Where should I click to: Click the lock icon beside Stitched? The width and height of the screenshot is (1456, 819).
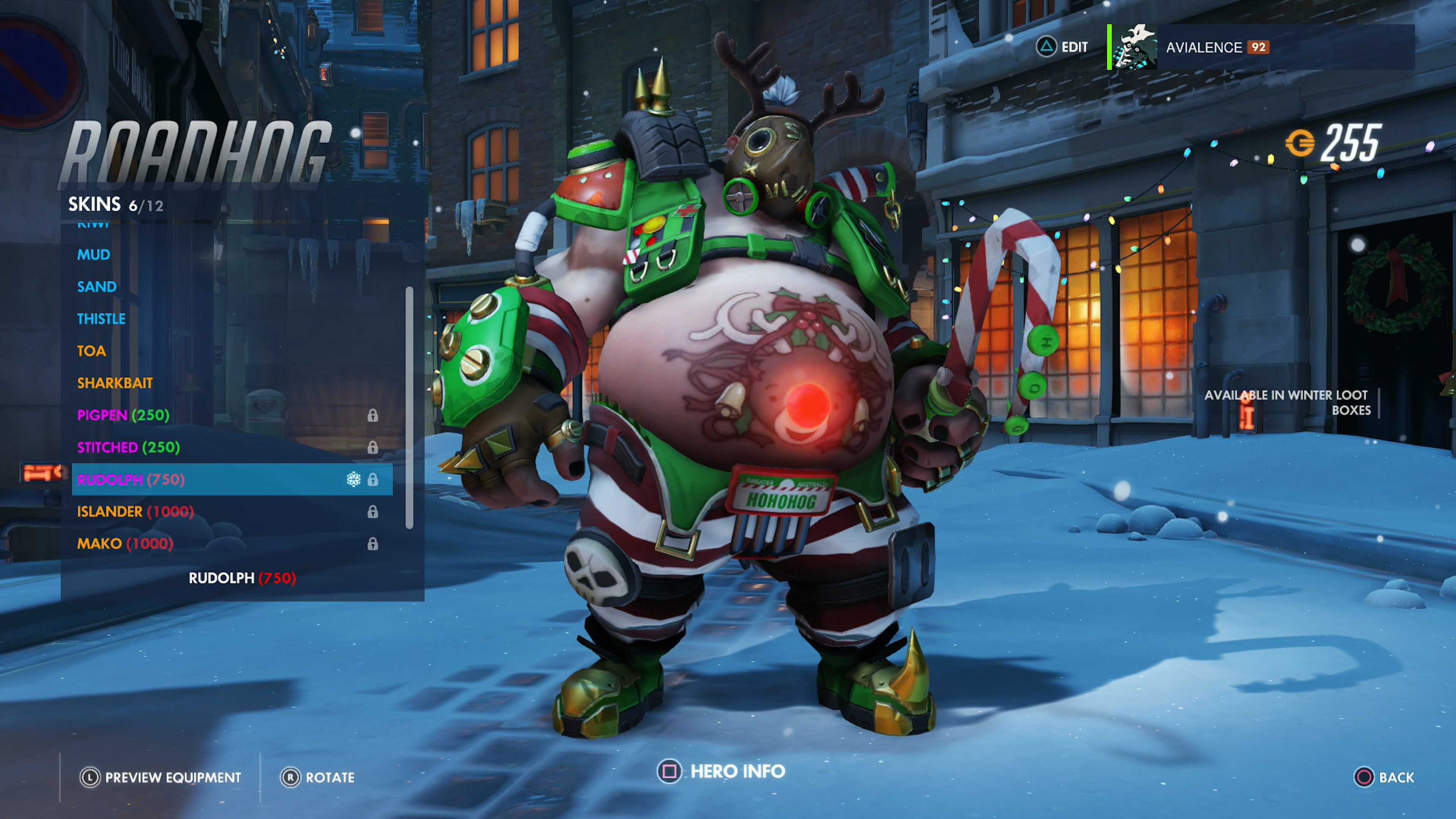click(x=373, y=447)
